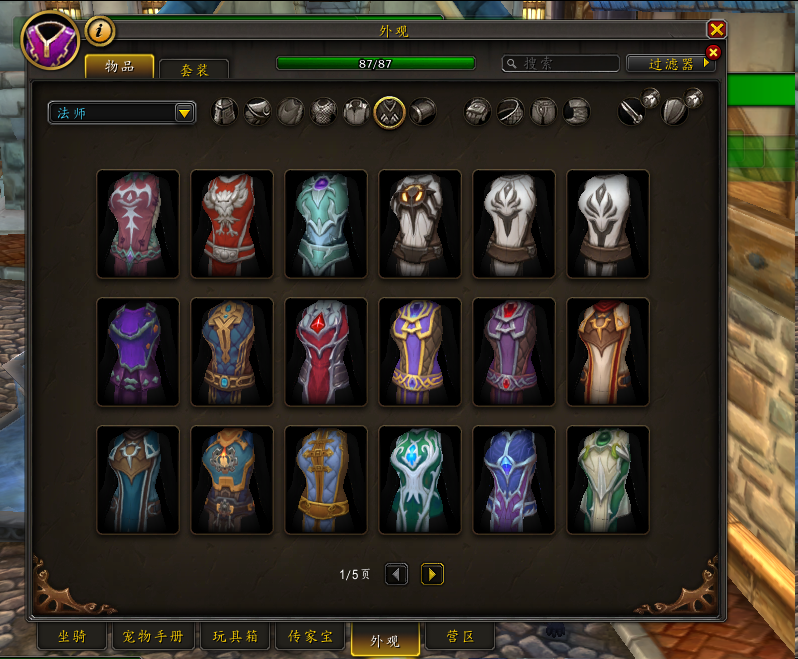Select the boots slot icon
The width and height of the screenshot is (798, 659).
point(576,112)
